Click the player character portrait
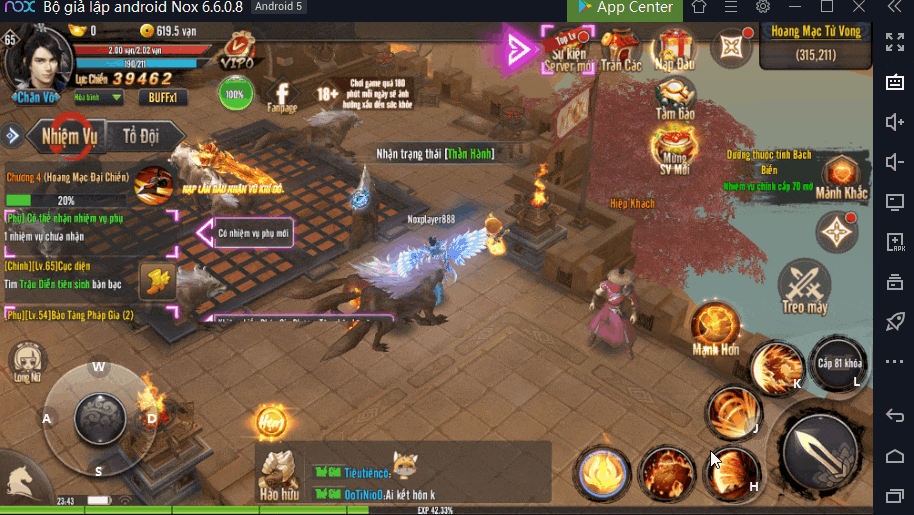This screenshot has width=914, height=515. [x=39, y=58]
